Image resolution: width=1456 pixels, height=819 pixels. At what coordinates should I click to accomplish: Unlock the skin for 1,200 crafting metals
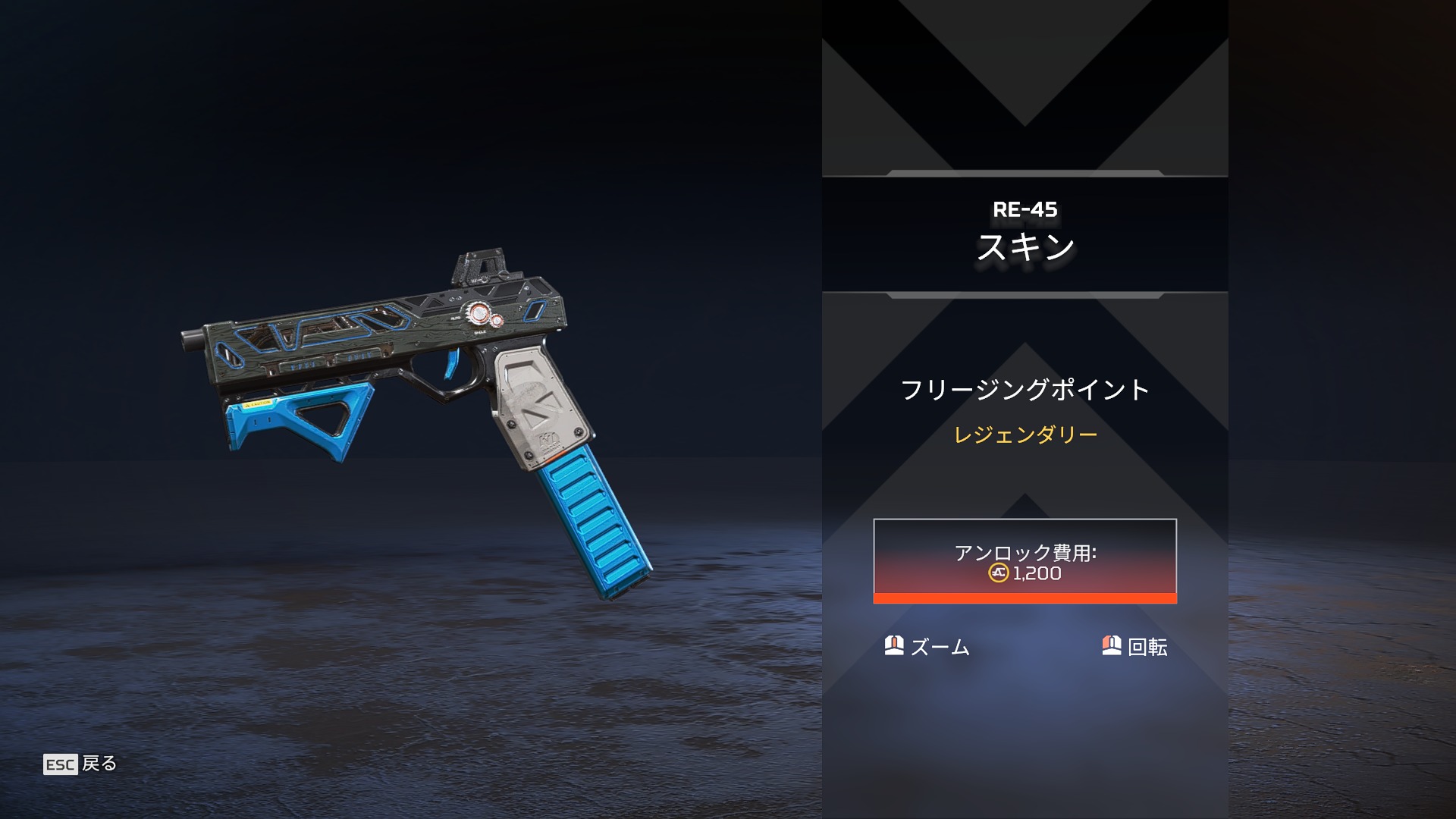pyautogui.click(x=1025, y=561)
